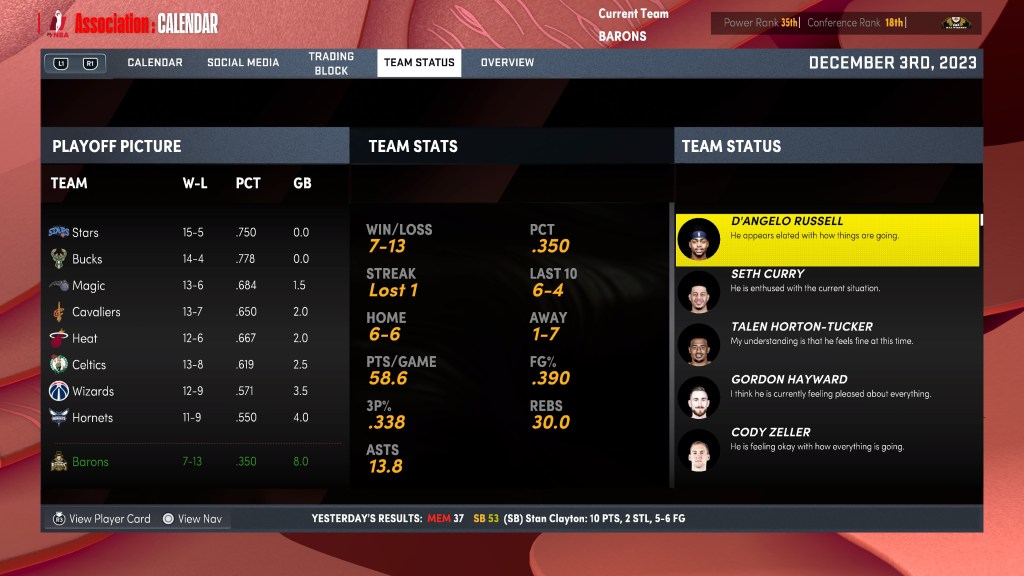Viewport: 1024px width, 576px height.
Task: Switch to the Calendar tab
Action: point(155,62)
